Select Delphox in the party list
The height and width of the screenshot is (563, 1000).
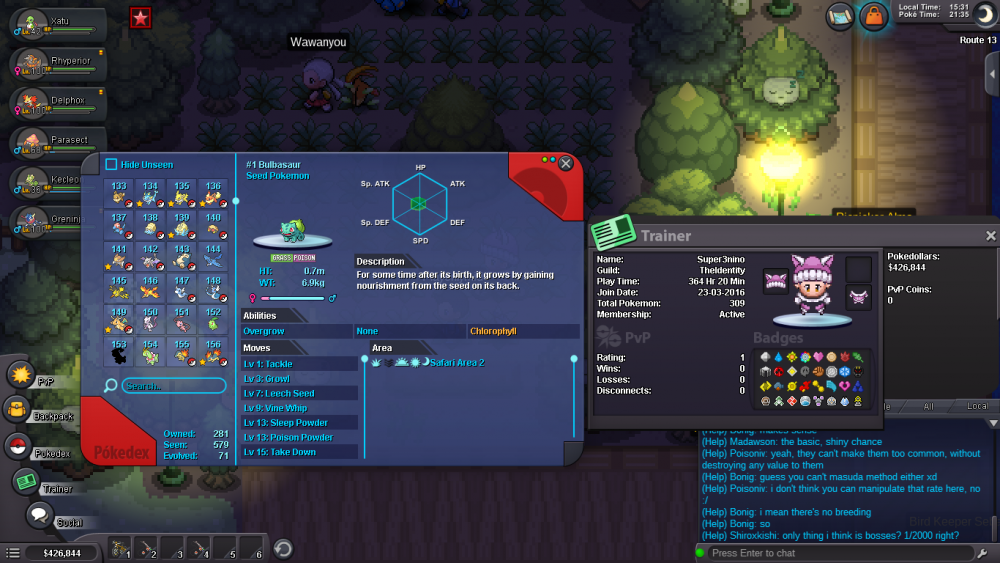point(56,105)
